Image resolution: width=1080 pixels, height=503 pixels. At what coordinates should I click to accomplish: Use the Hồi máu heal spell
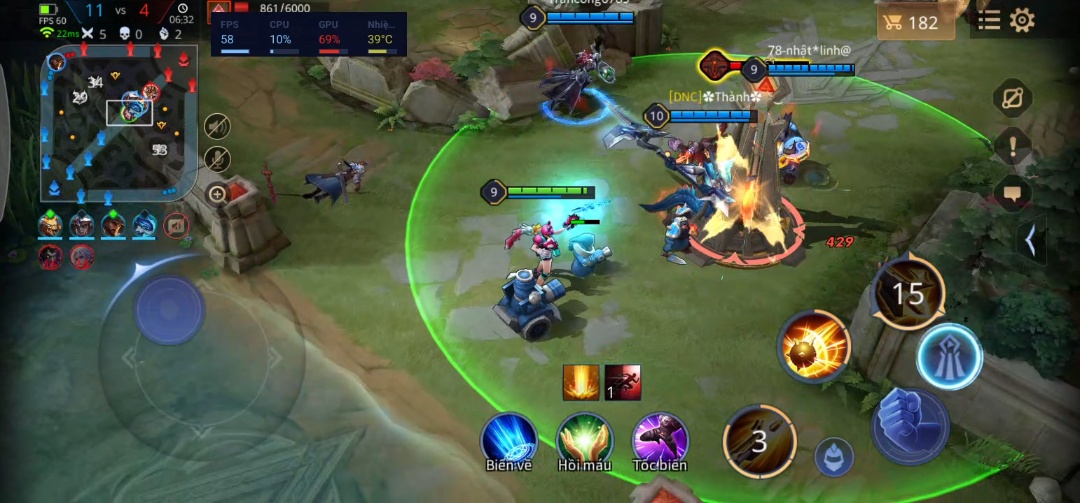pyautogui.click(x=585, y=438)
